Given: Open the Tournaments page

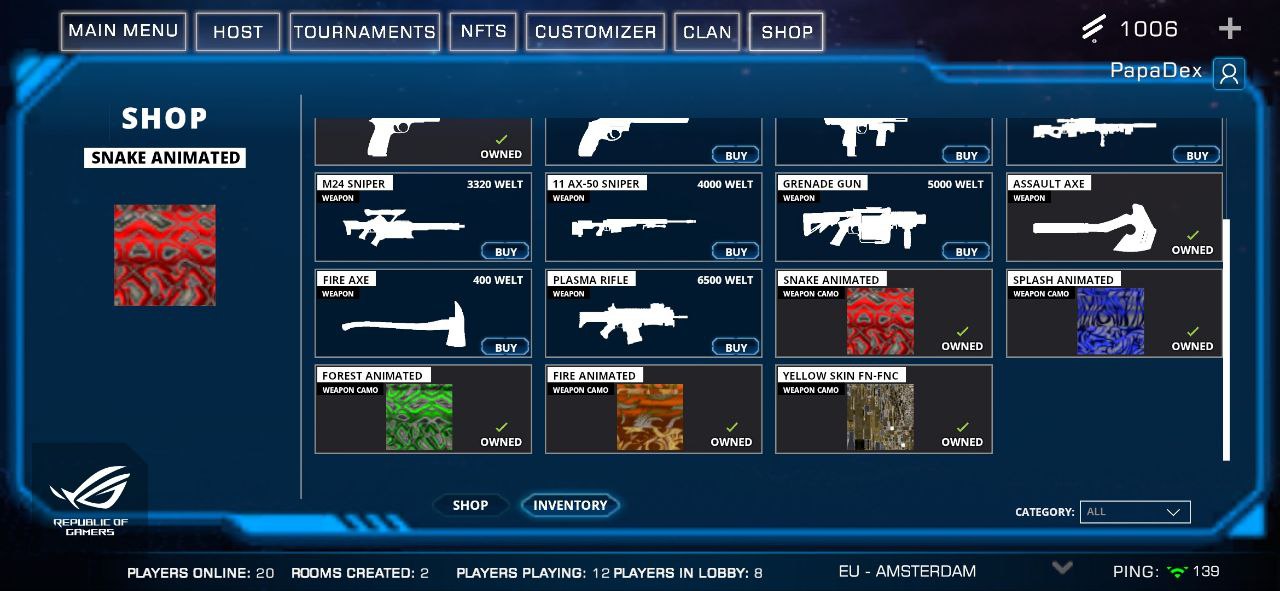Looking at the screenshot, I should click(365, 32).
